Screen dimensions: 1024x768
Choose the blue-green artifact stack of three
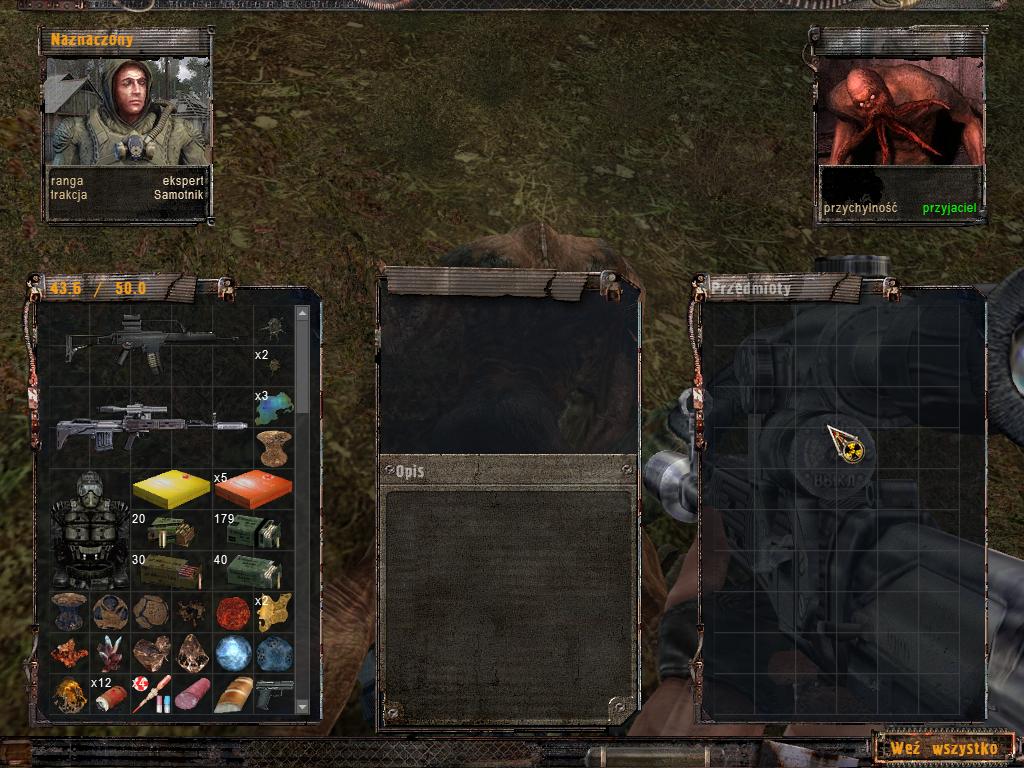click(273, 407)
